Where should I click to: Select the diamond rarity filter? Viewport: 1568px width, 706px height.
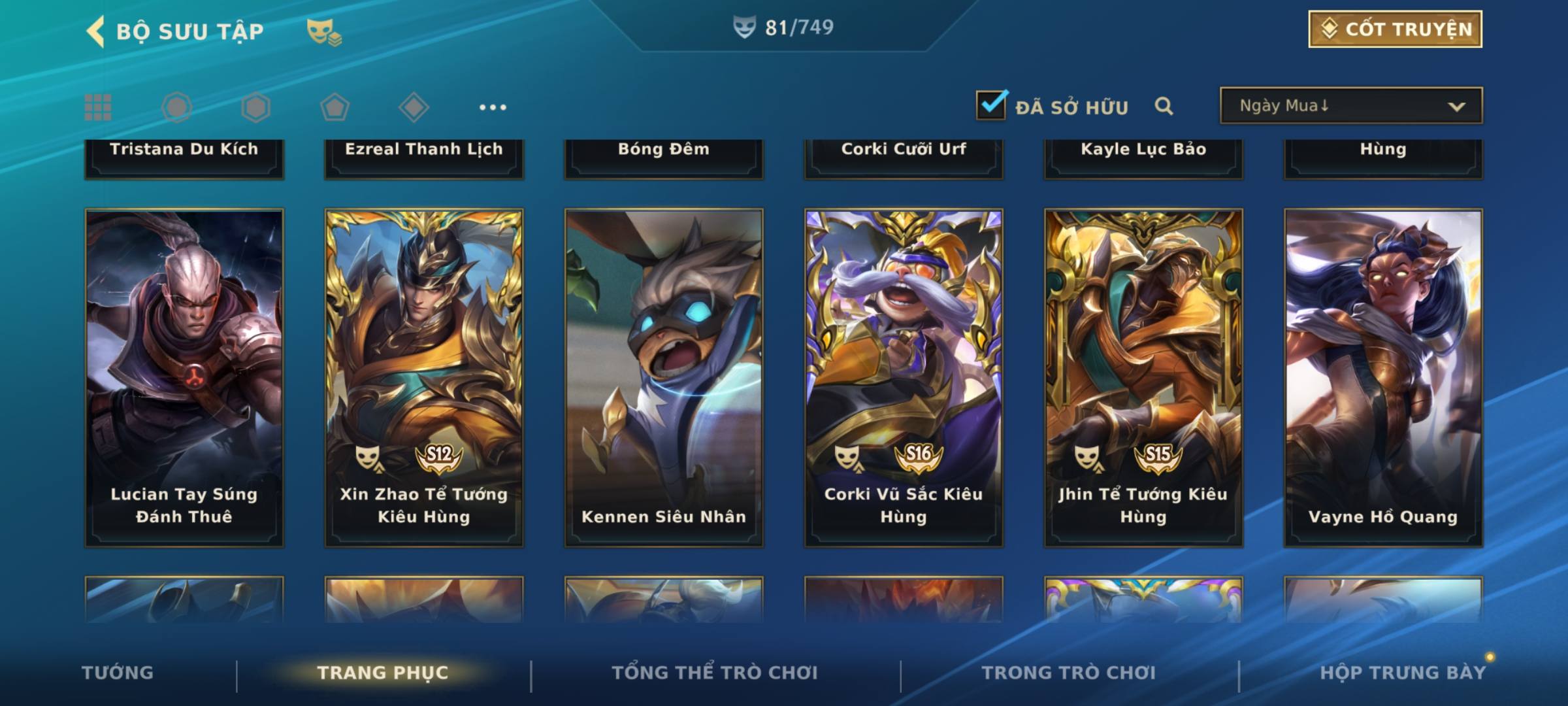pyautogui.click(x=414, y=107)
